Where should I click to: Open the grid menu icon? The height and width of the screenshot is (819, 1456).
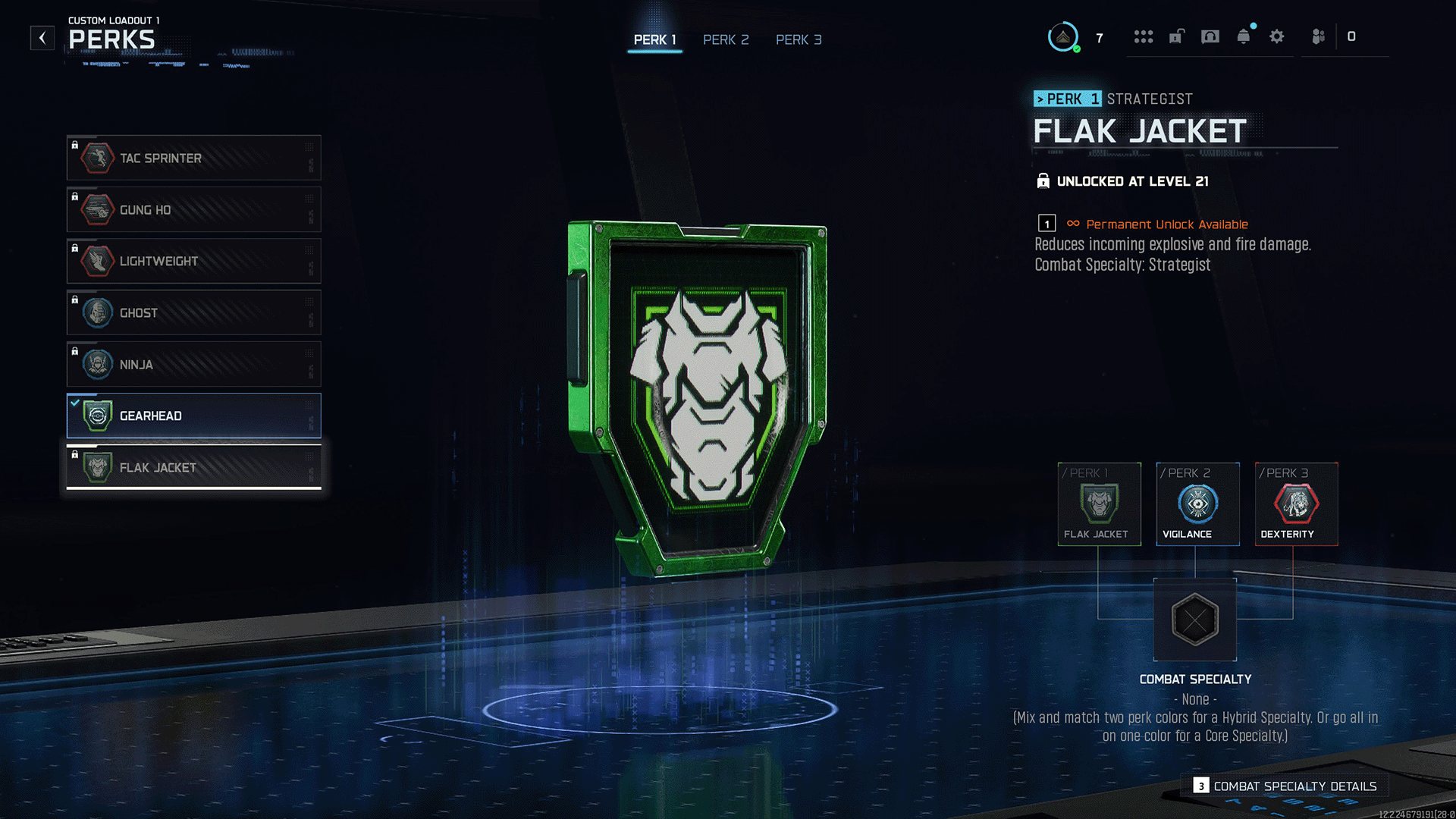click(x=1144, y=36)
